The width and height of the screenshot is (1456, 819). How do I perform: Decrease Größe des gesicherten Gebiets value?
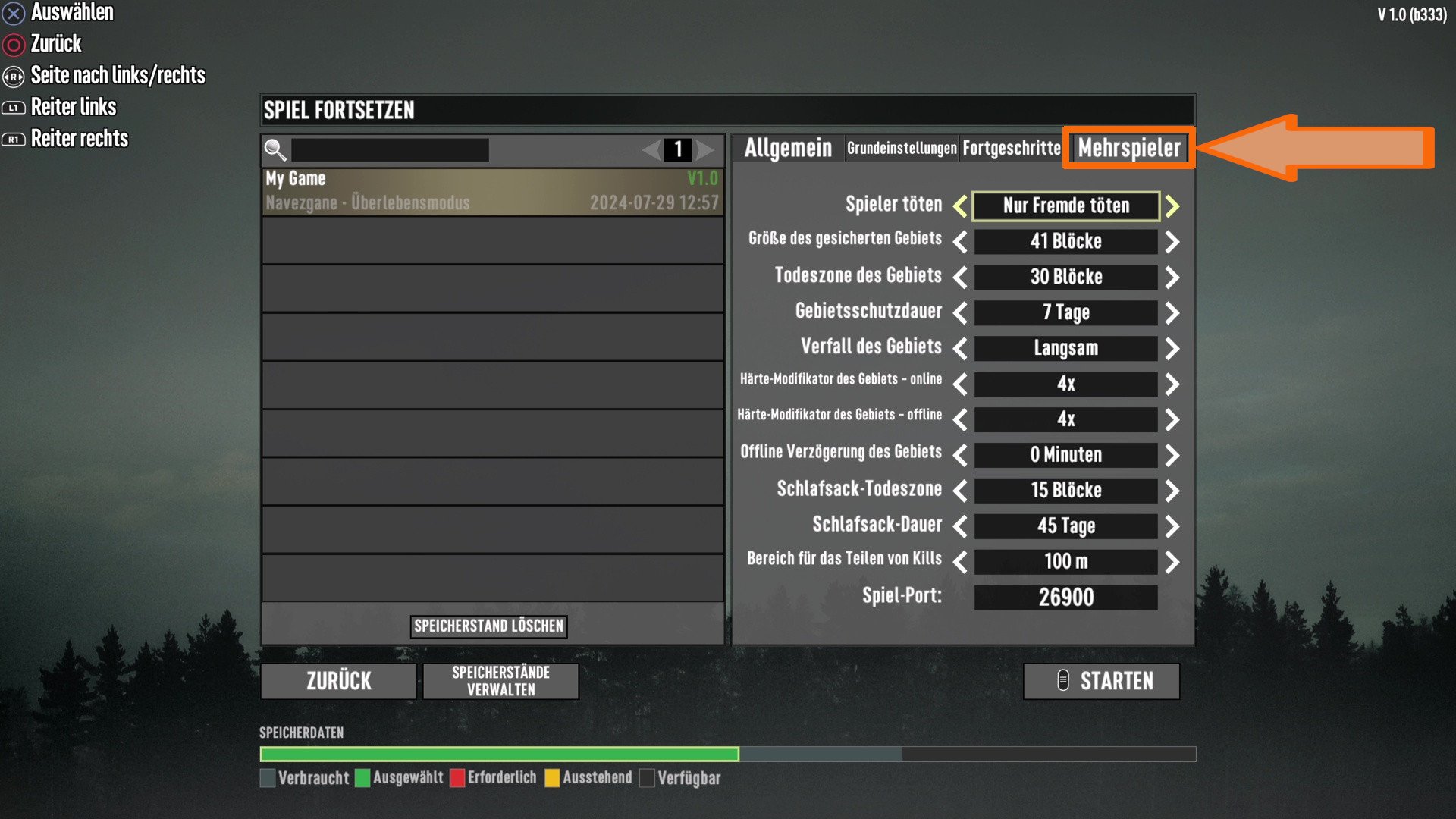960,242
